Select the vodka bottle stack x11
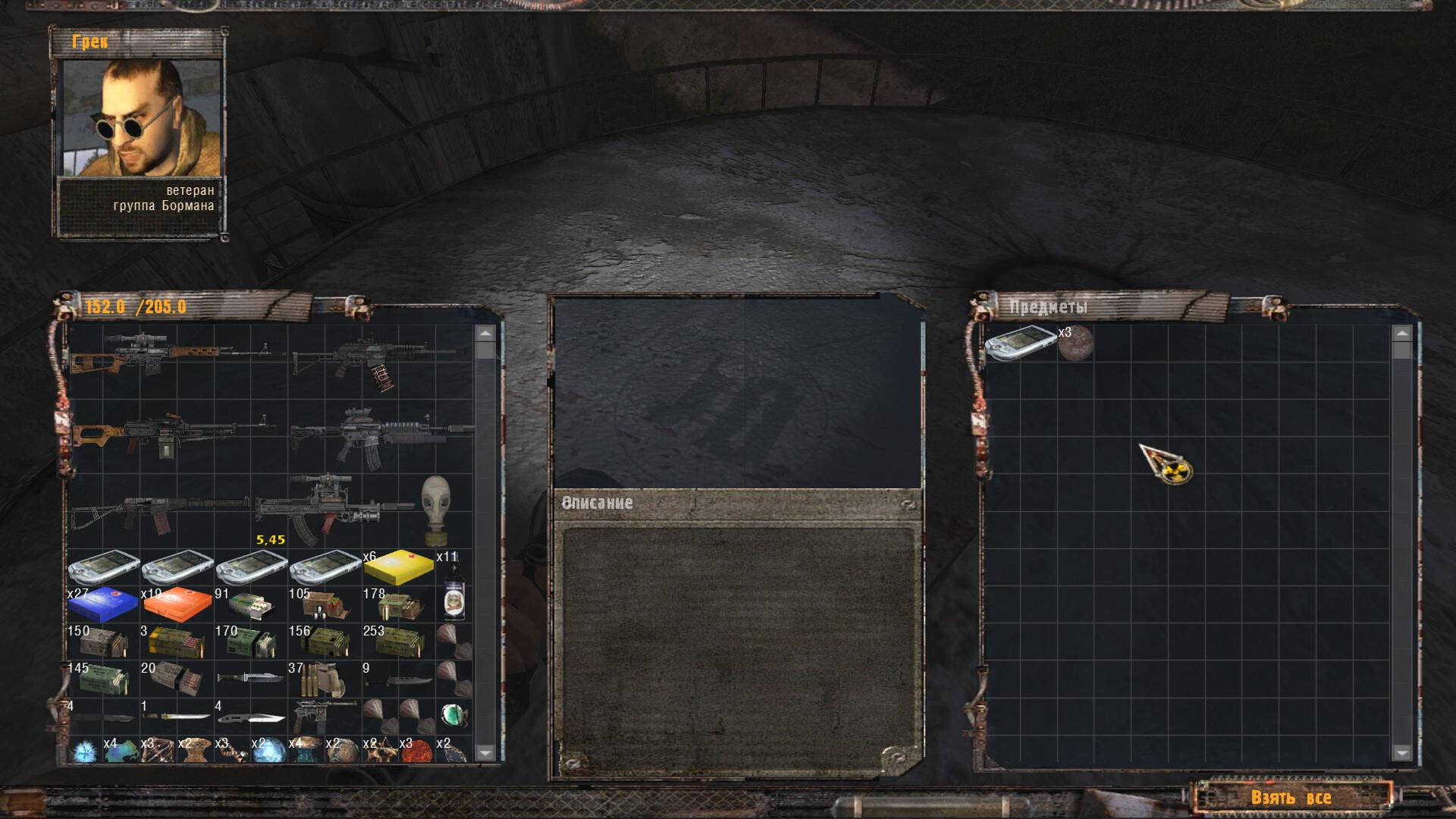 [453, 588]
